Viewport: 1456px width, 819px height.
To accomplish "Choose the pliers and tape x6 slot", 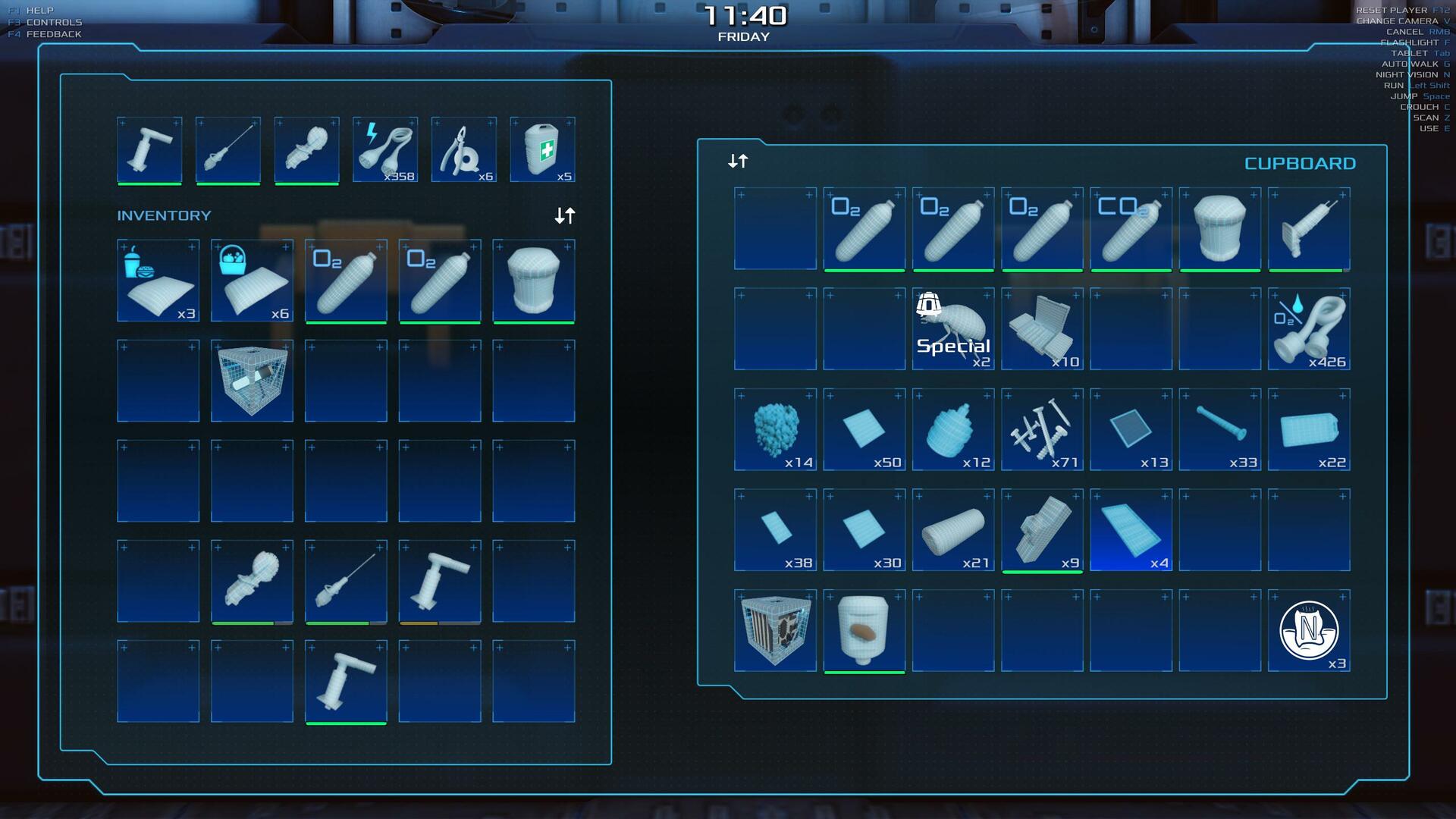I will pos(463,149).
